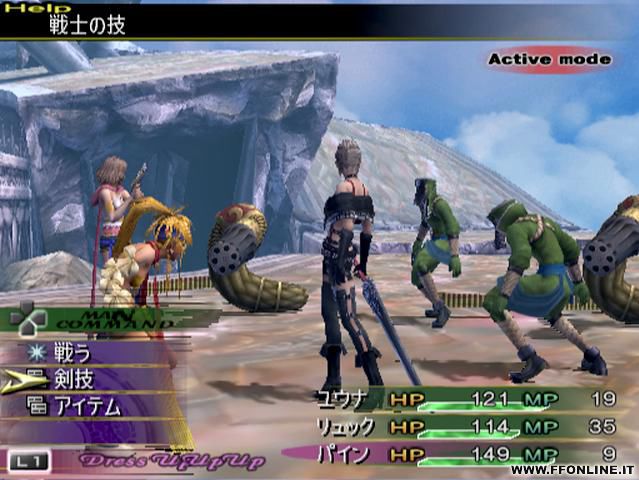This screenshot has height=480, width=639.
Task: Select パイン in the party list
Action: coord(344,453)
